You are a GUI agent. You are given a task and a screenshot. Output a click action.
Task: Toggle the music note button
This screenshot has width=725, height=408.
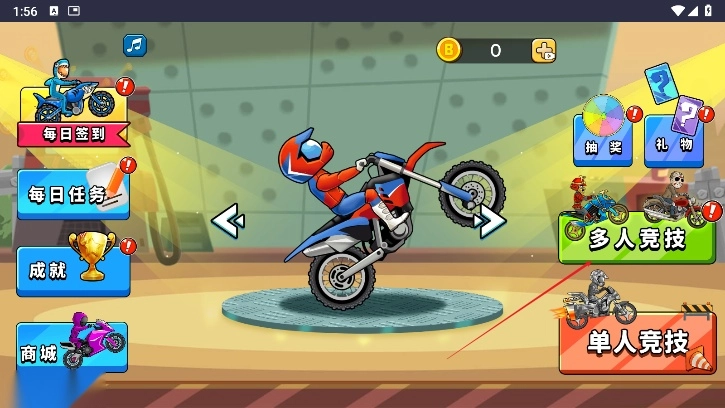[135, 46]
